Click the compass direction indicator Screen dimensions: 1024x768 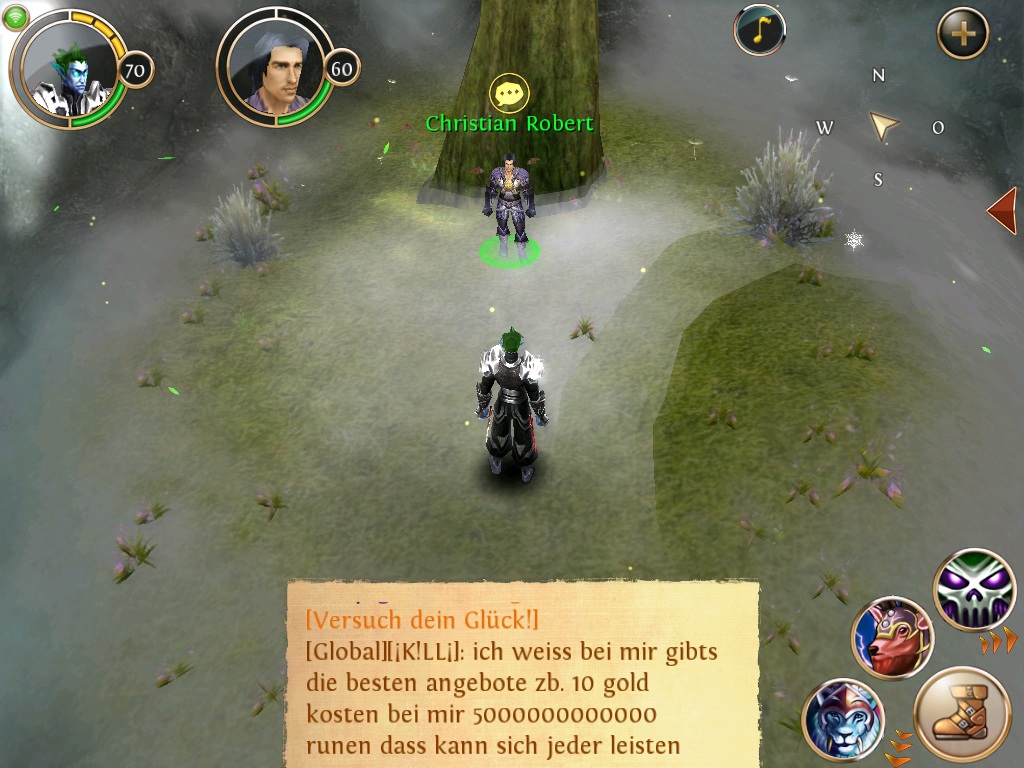[881, 126]
